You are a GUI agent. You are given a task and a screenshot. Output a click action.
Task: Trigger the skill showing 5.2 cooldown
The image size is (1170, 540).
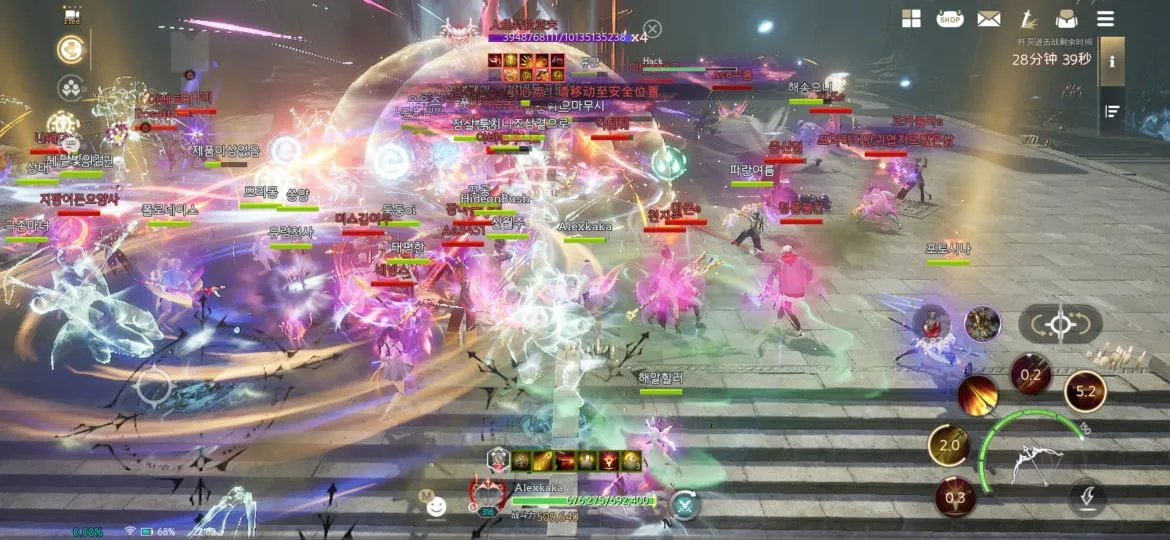(1085, 391)
